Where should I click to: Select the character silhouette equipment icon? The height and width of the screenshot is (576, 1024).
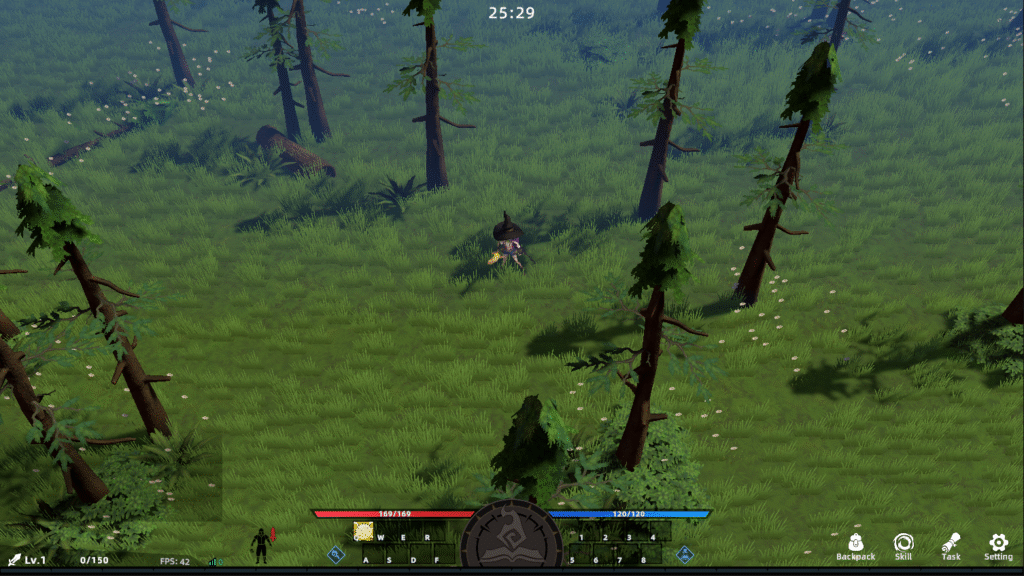click(261, 545)
